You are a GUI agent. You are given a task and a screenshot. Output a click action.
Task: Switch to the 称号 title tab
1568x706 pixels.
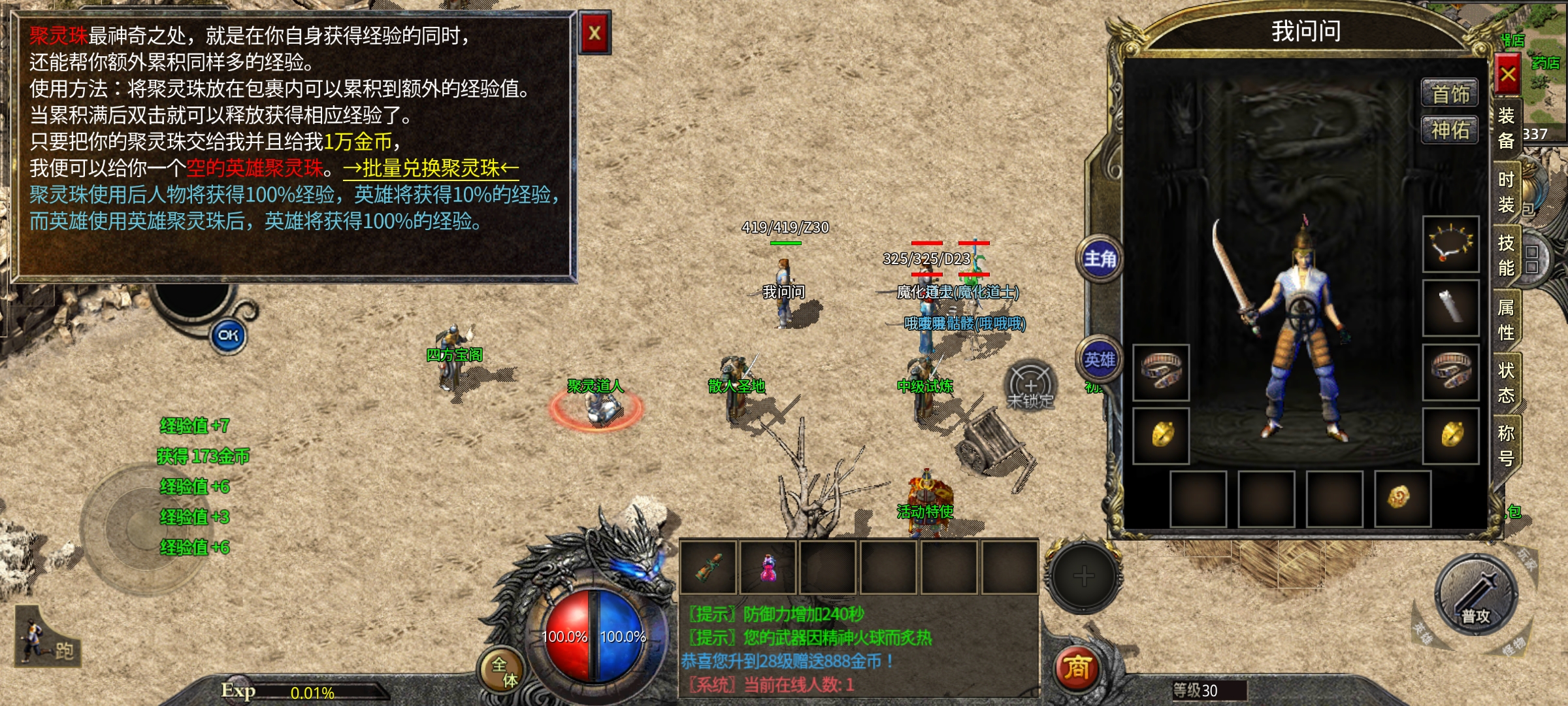pyautogui.click(x=1506, y=446)
